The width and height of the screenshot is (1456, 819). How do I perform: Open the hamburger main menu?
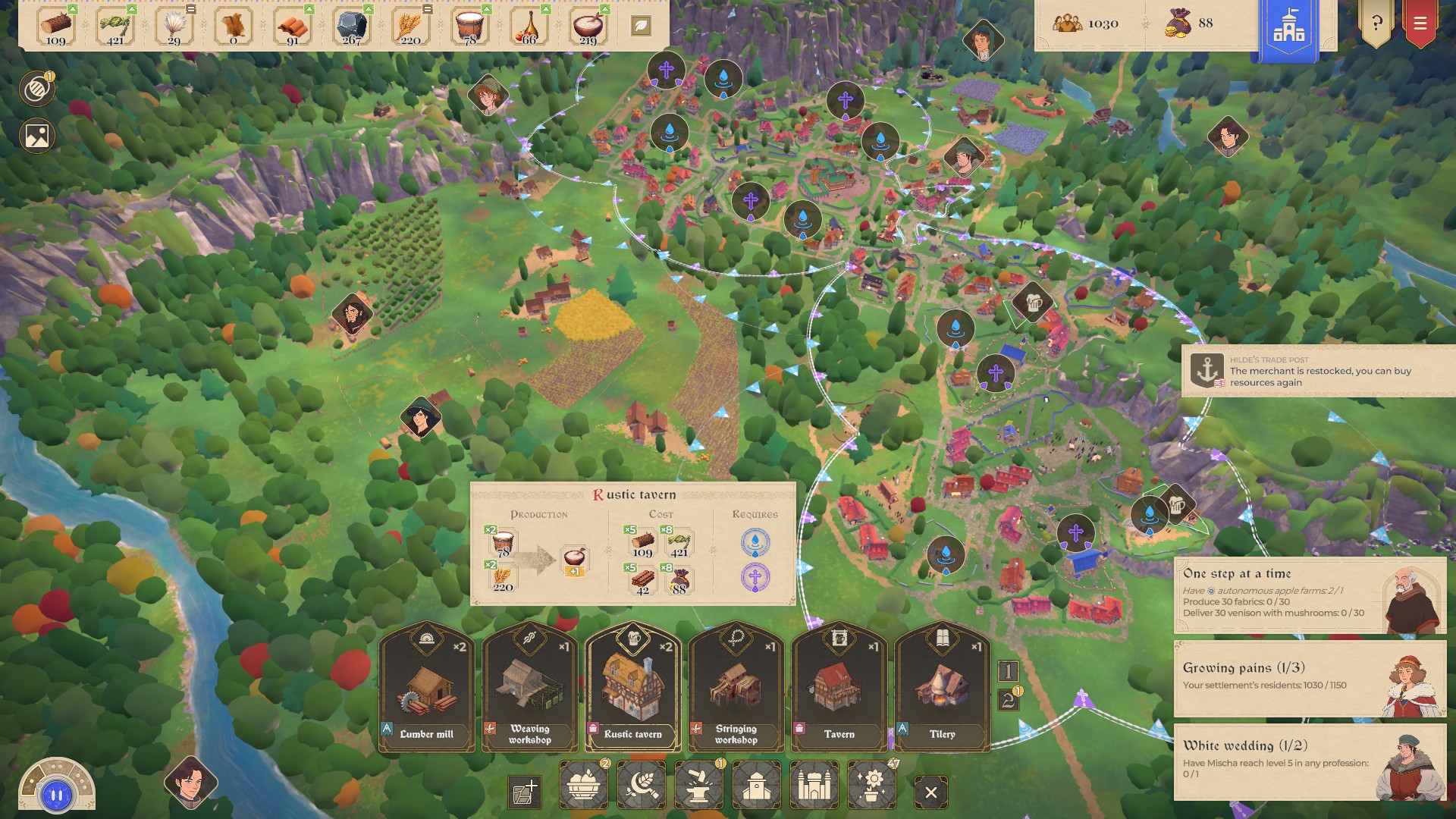(1420, 24)
